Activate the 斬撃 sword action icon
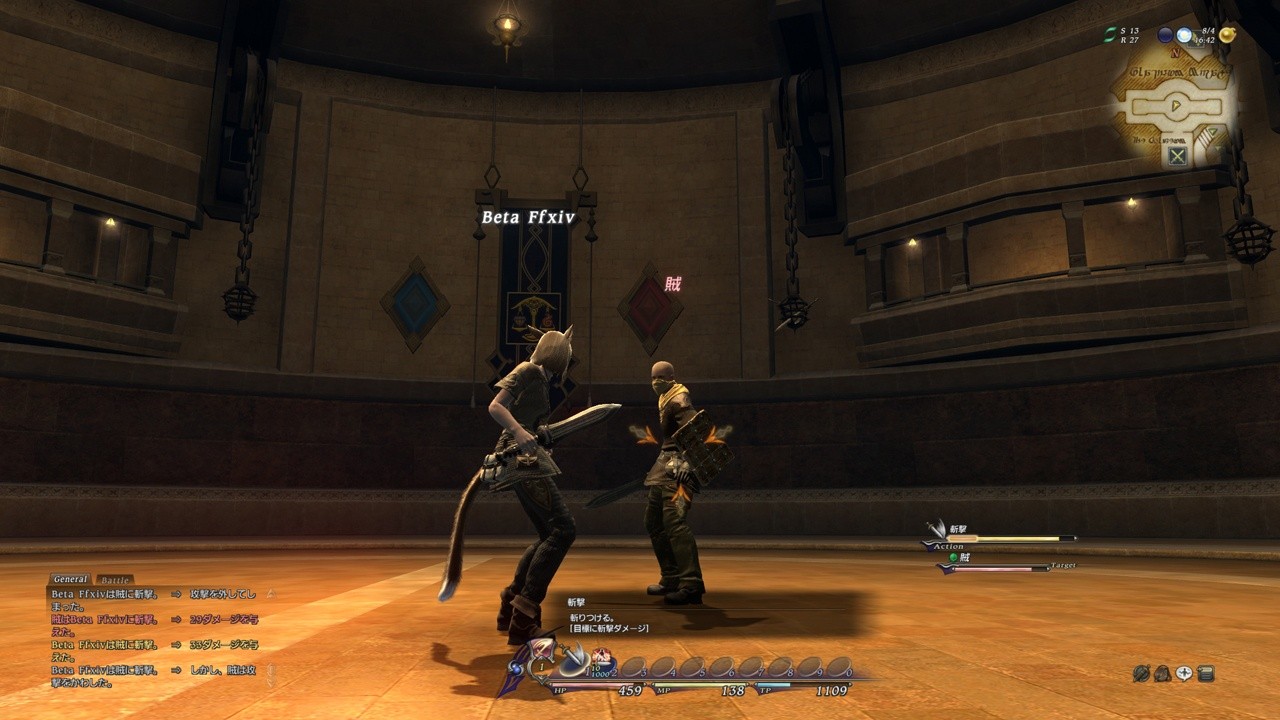This screenshot has height=720, width=1280. coord(937,529)
